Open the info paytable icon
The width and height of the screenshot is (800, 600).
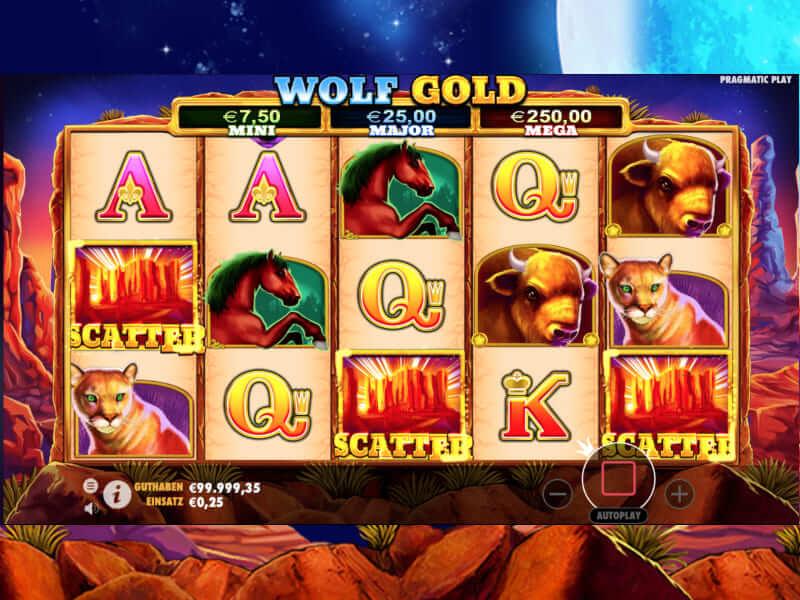(116, 492)
